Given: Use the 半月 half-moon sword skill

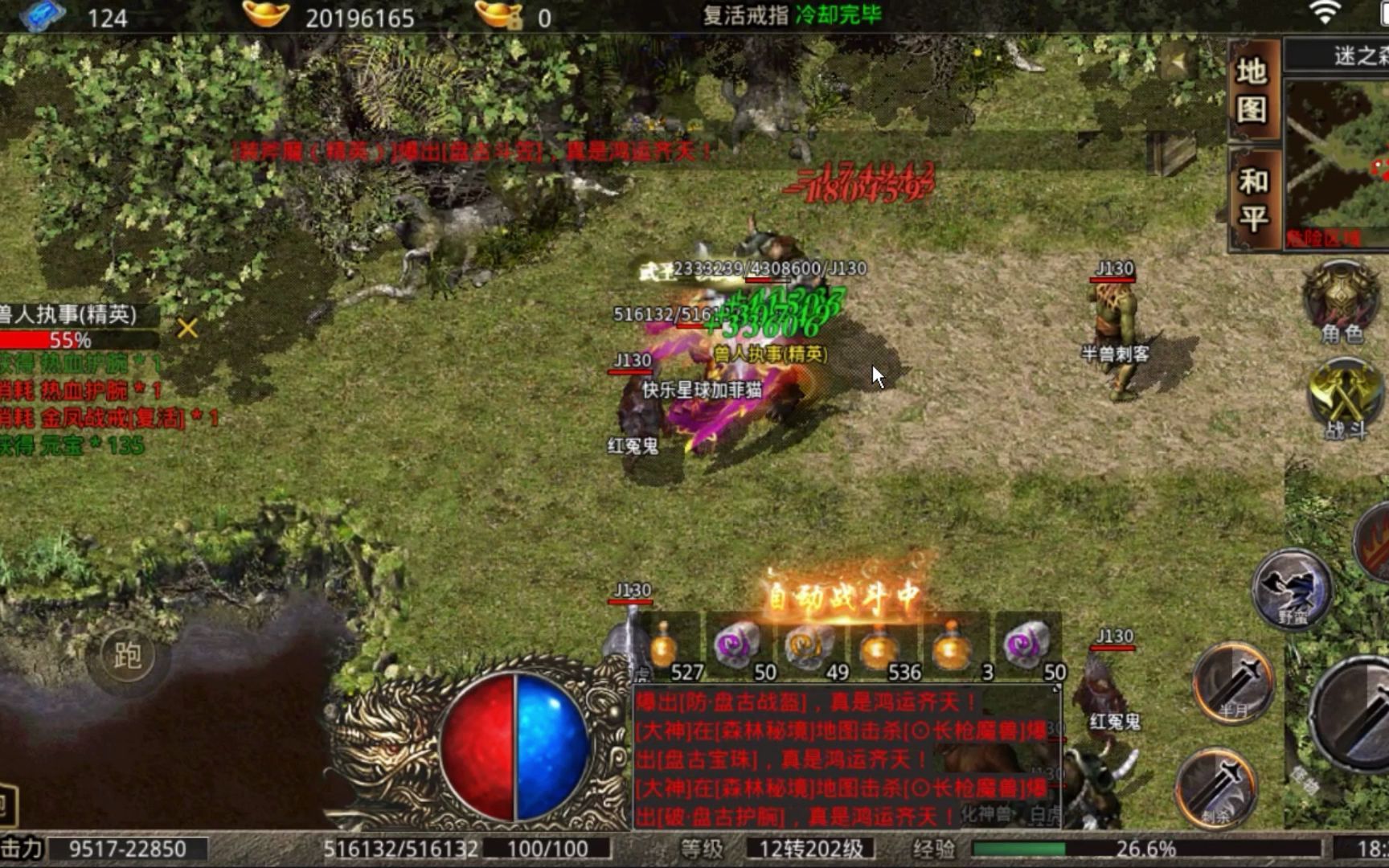Looking at the screenshot, I should [x=1233, y=682].
